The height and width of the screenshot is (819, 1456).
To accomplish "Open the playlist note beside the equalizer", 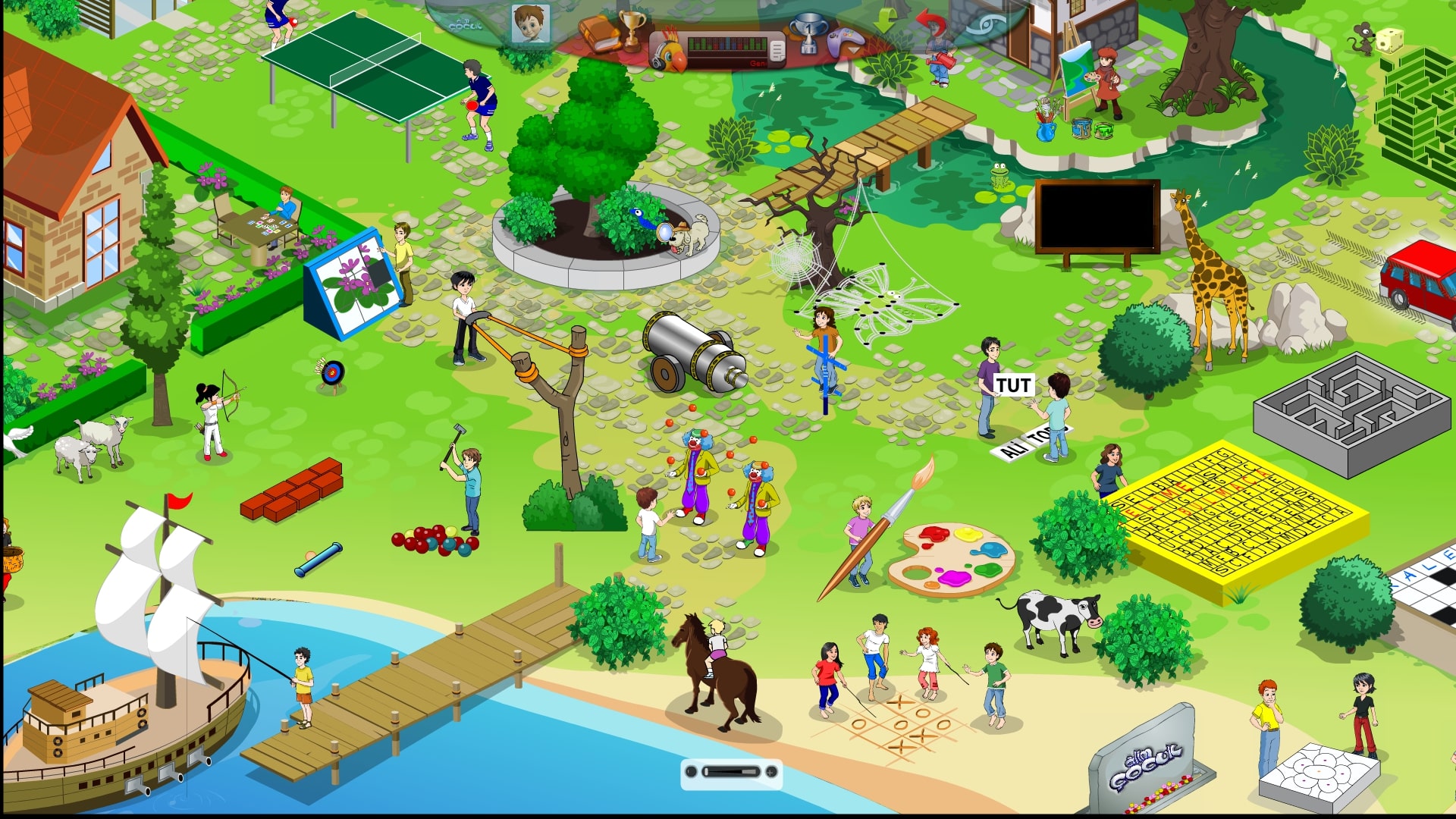I will 777,50.
